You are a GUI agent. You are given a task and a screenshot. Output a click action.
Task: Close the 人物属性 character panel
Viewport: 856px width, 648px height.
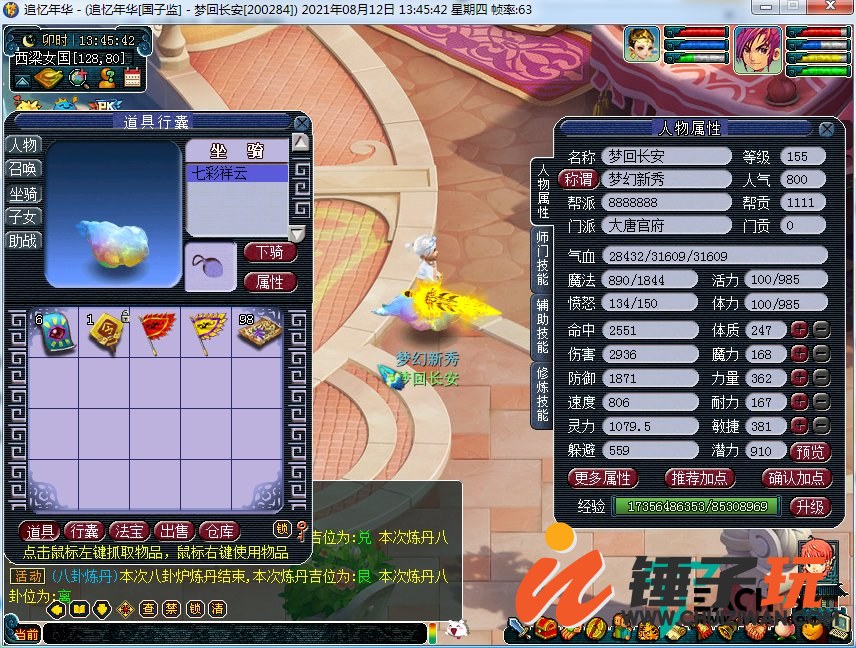(826, 129)
